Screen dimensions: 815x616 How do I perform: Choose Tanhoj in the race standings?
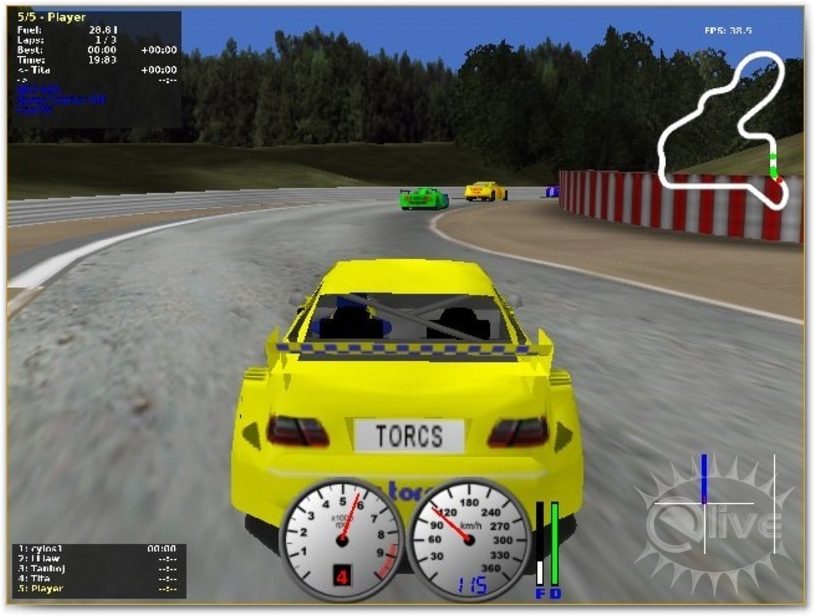[x=44, y=568]
